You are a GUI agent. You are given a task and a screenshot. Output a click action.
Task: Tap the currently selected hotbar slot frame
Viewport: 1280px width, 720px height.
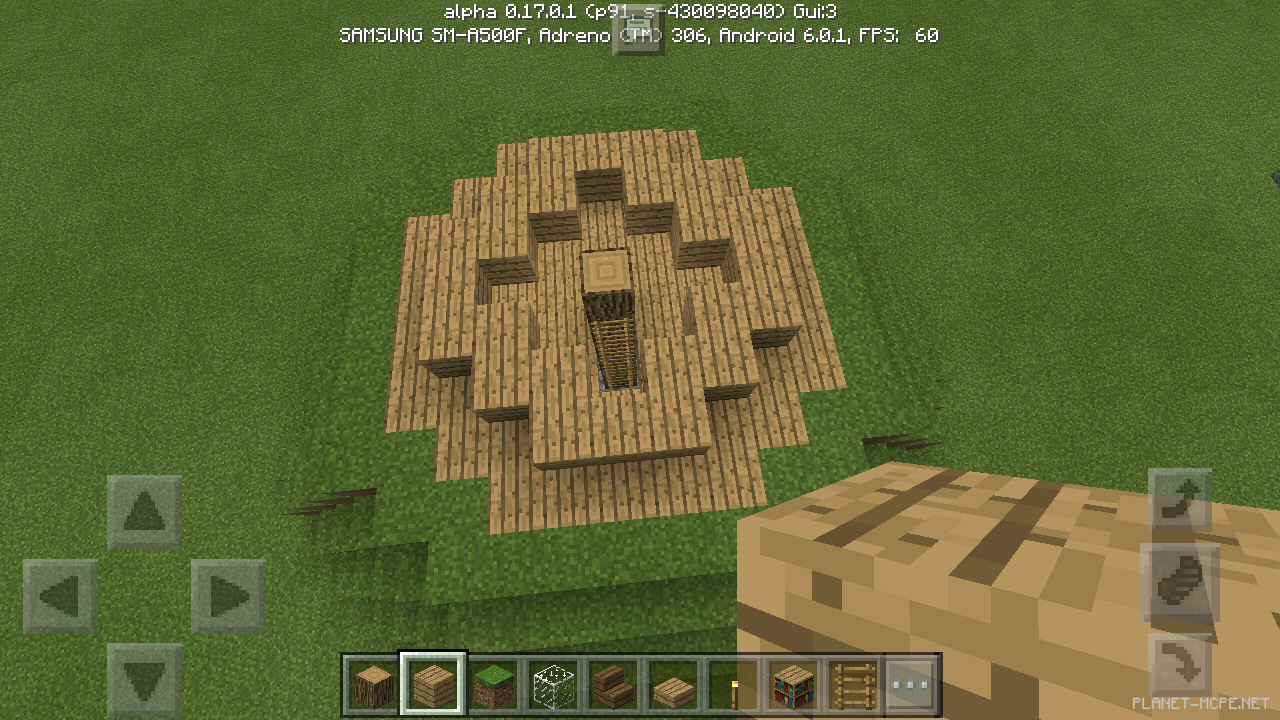click(x=432, y=683)
